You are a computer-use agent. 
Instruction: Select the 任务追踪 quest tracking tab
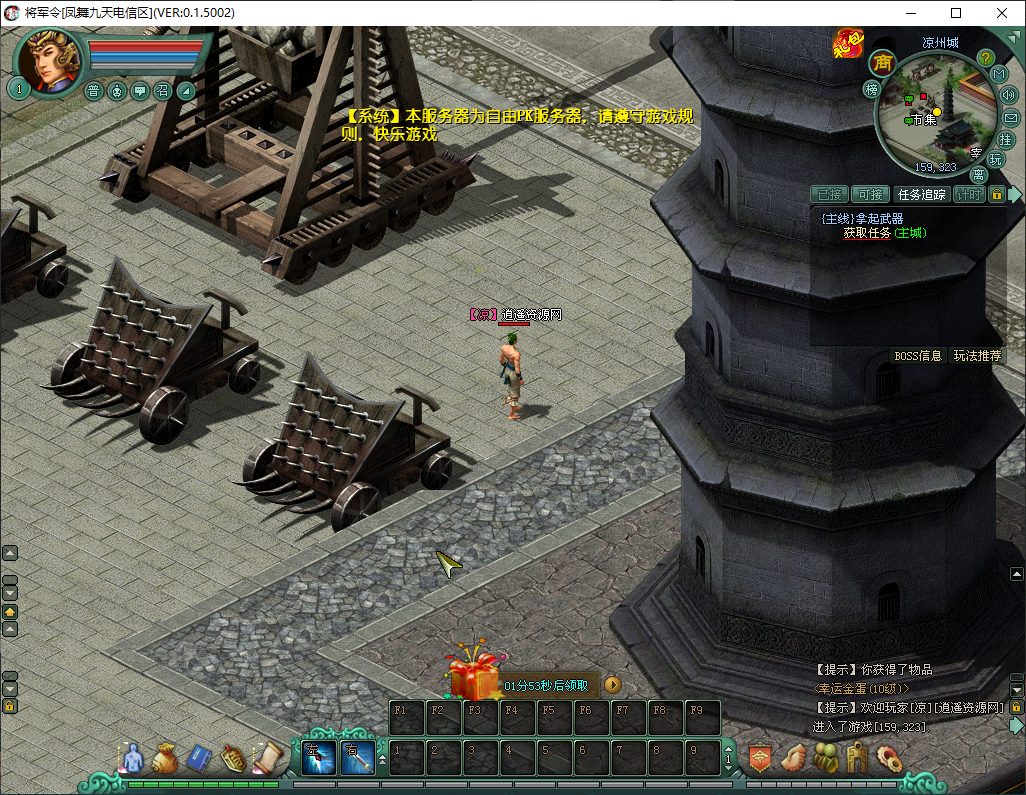click(x=921, y=194)
